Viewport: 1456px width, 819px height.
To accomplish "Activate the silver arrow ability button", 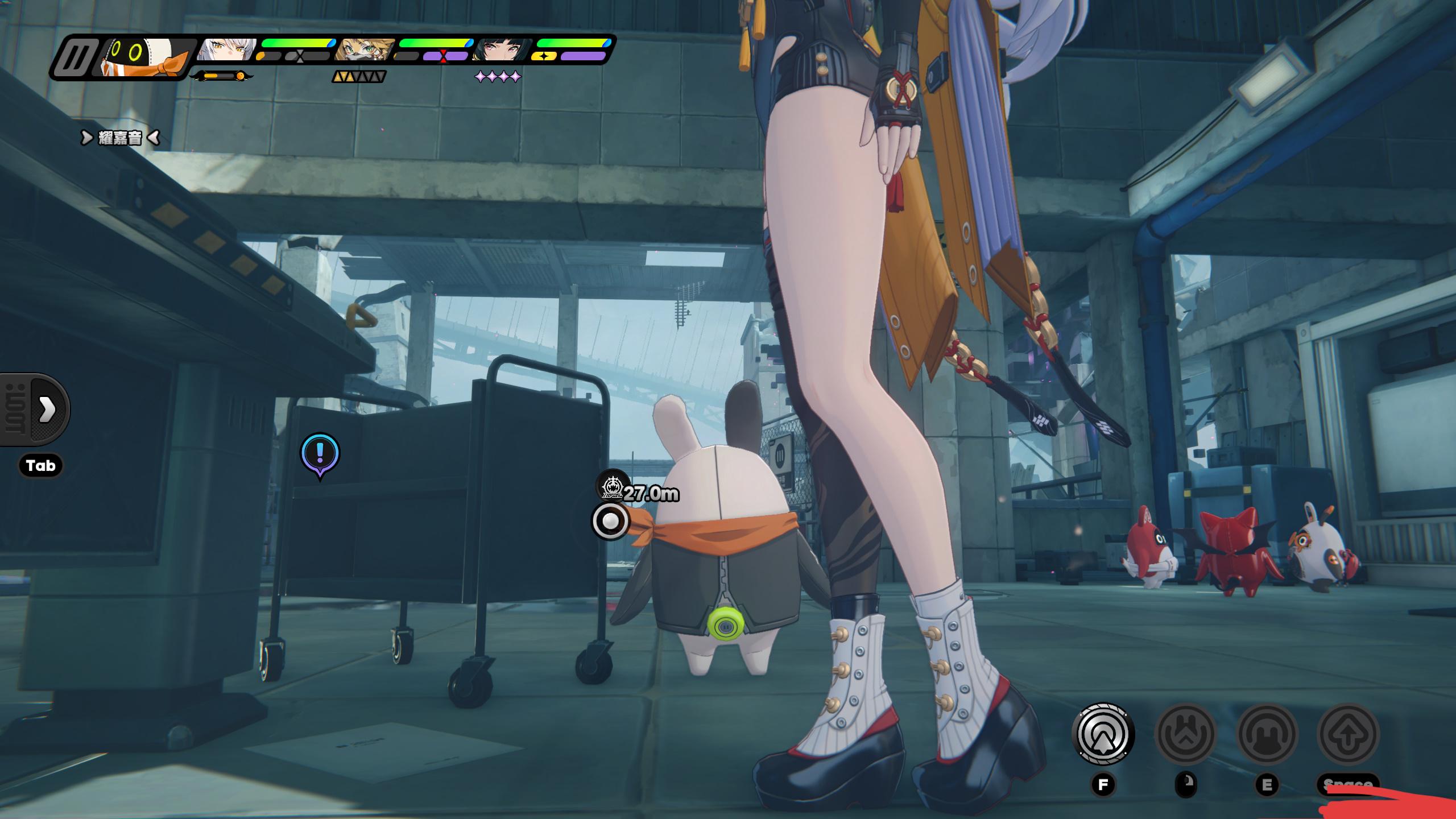I will click(1103, 734).
